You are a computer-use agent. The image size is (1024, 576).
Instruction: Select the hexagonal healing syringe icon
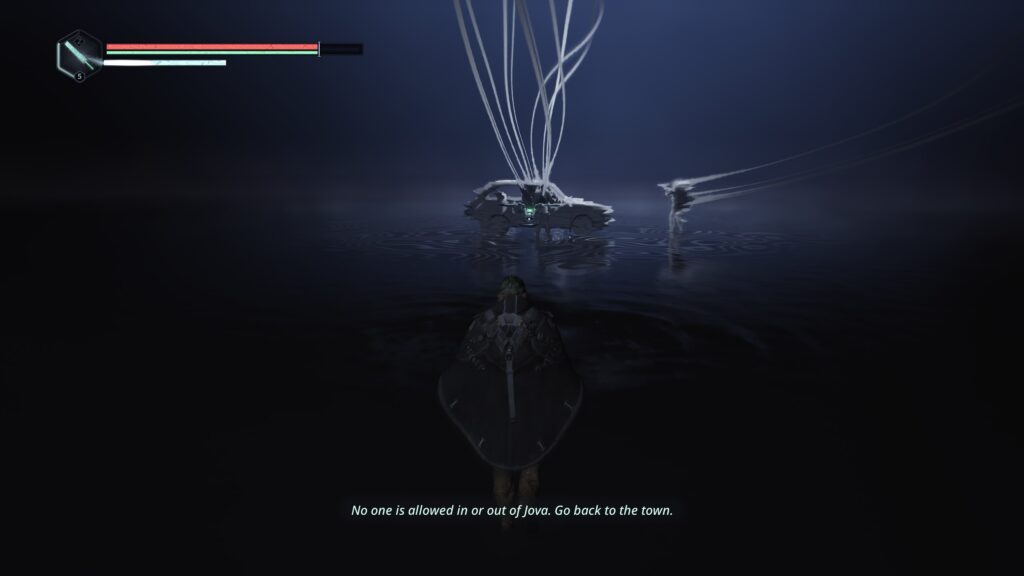pyautogui.click(x=77, y=53)
